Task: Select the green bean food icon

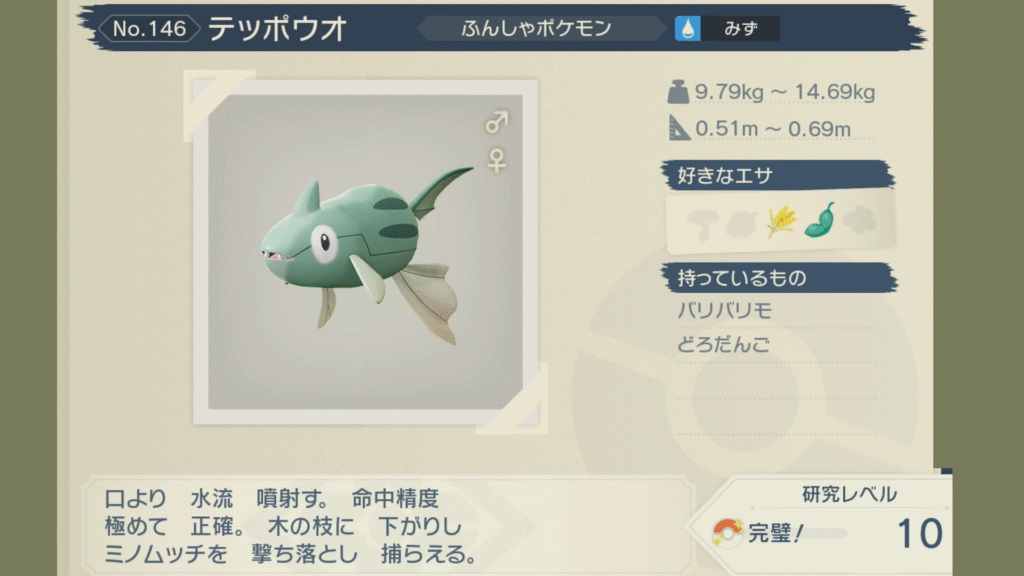Action: click(819, 221)
